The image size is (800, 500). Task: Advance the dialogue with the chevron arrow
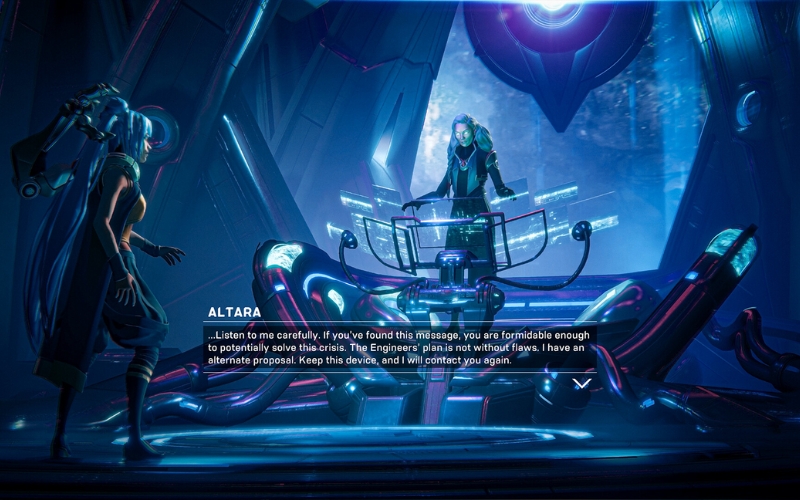(581, 383)
